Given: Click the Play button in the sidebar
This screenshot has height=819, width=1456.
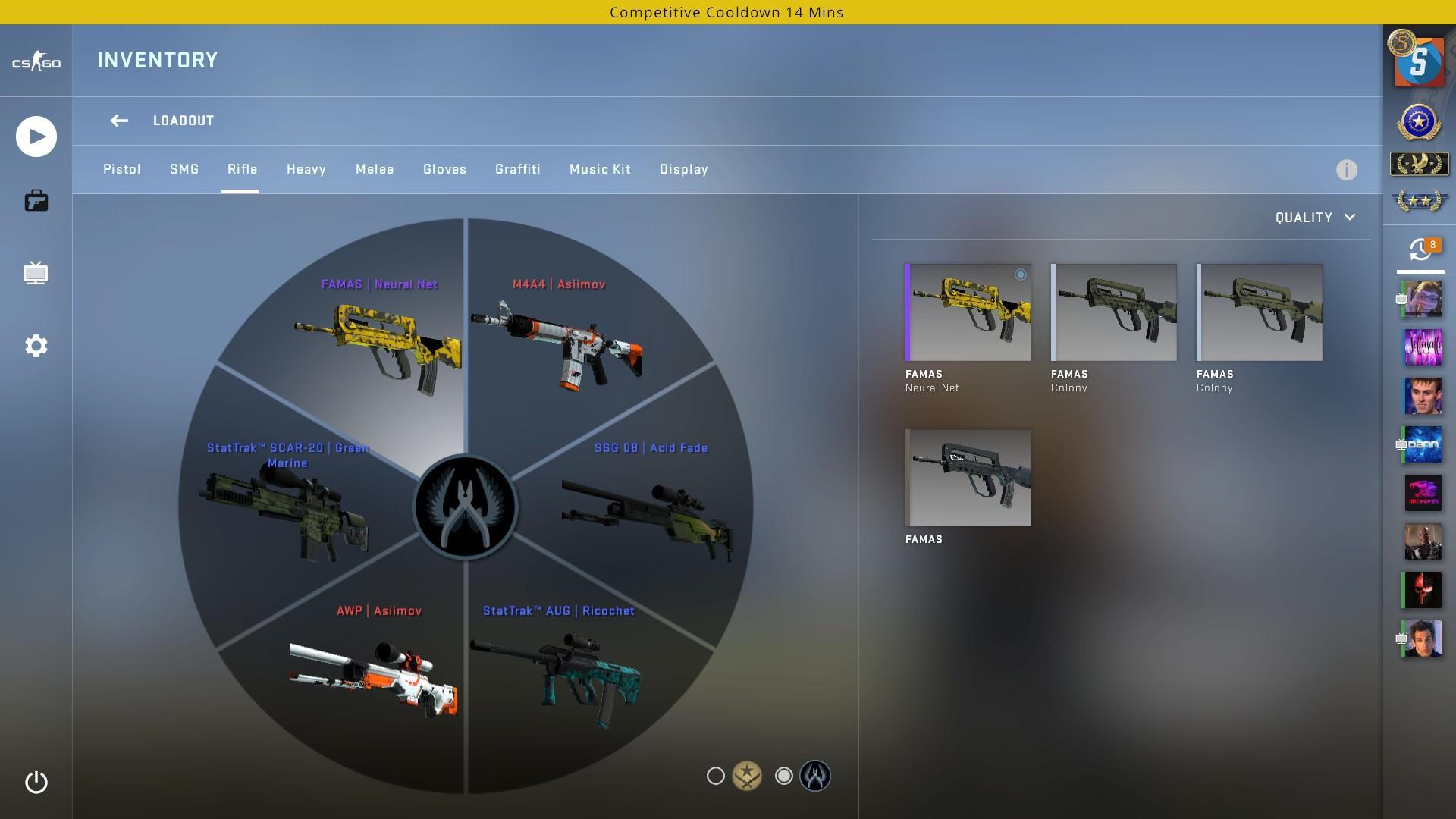Looking at the screenshot, I should click(x=36, y=136).
